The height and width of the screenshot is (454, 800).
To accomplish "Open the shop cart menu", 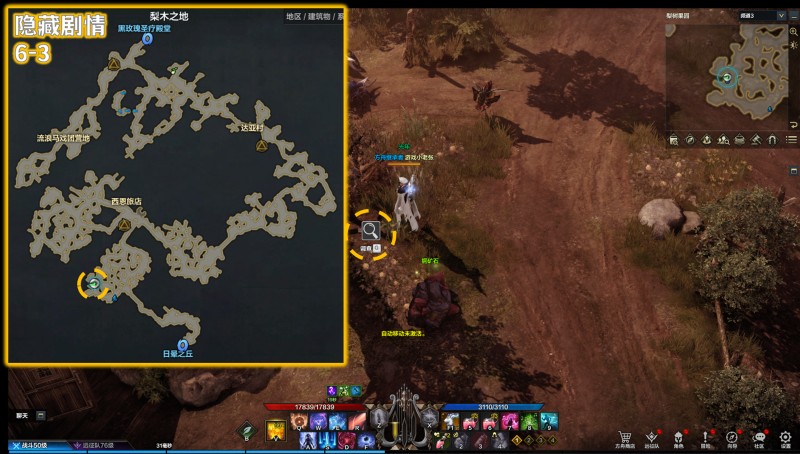I will click(x=626, y=436).
